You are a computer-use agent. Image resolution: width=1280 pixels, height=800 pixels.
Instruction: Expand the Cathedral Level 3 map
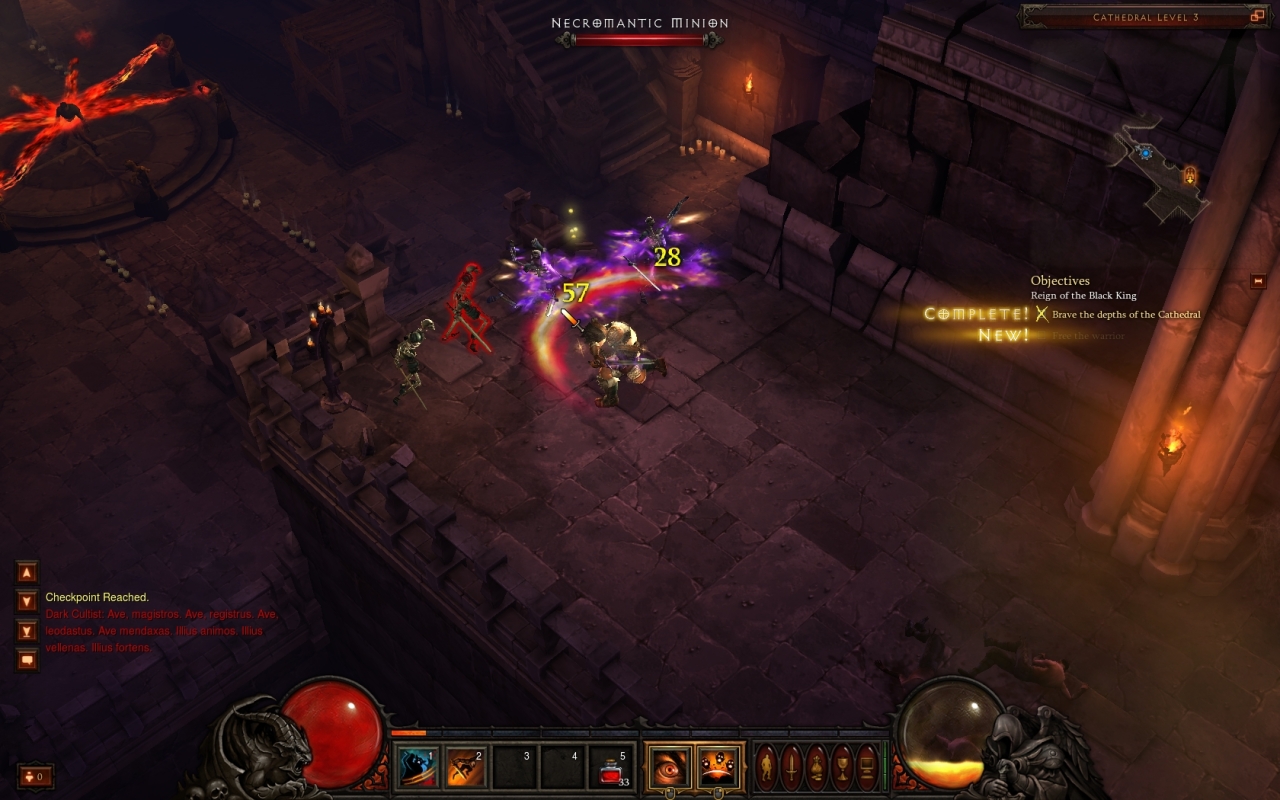click(x=1257, y=17)
